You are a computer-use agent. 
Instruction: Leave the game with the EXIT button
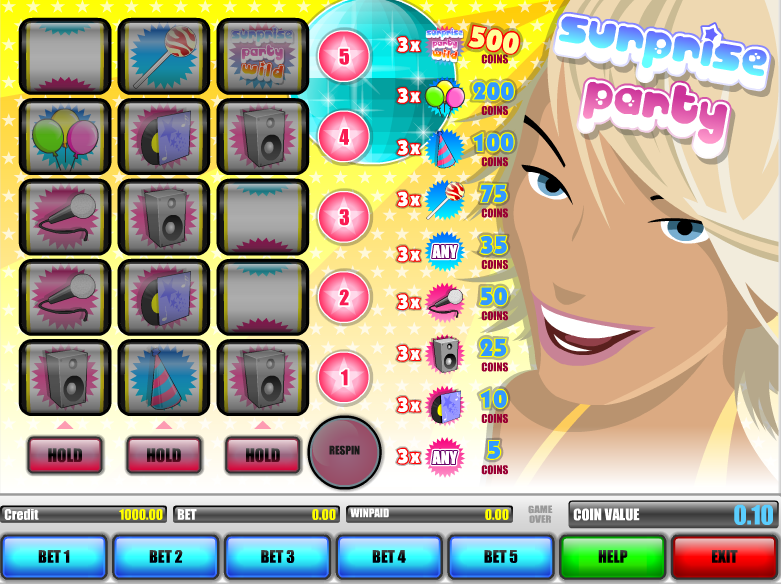(x=724, y=556)
